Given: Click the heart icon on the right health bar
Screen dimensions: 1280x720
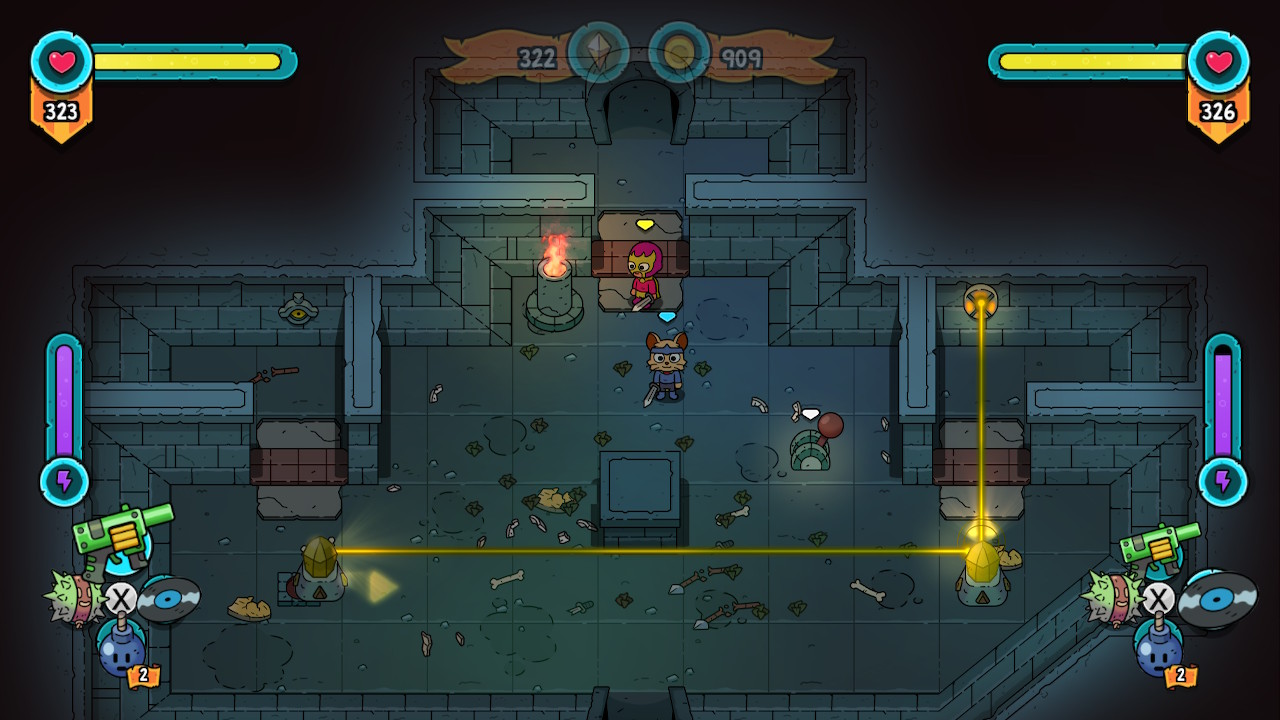Looking at the screenshot, I should [1219, 60].
